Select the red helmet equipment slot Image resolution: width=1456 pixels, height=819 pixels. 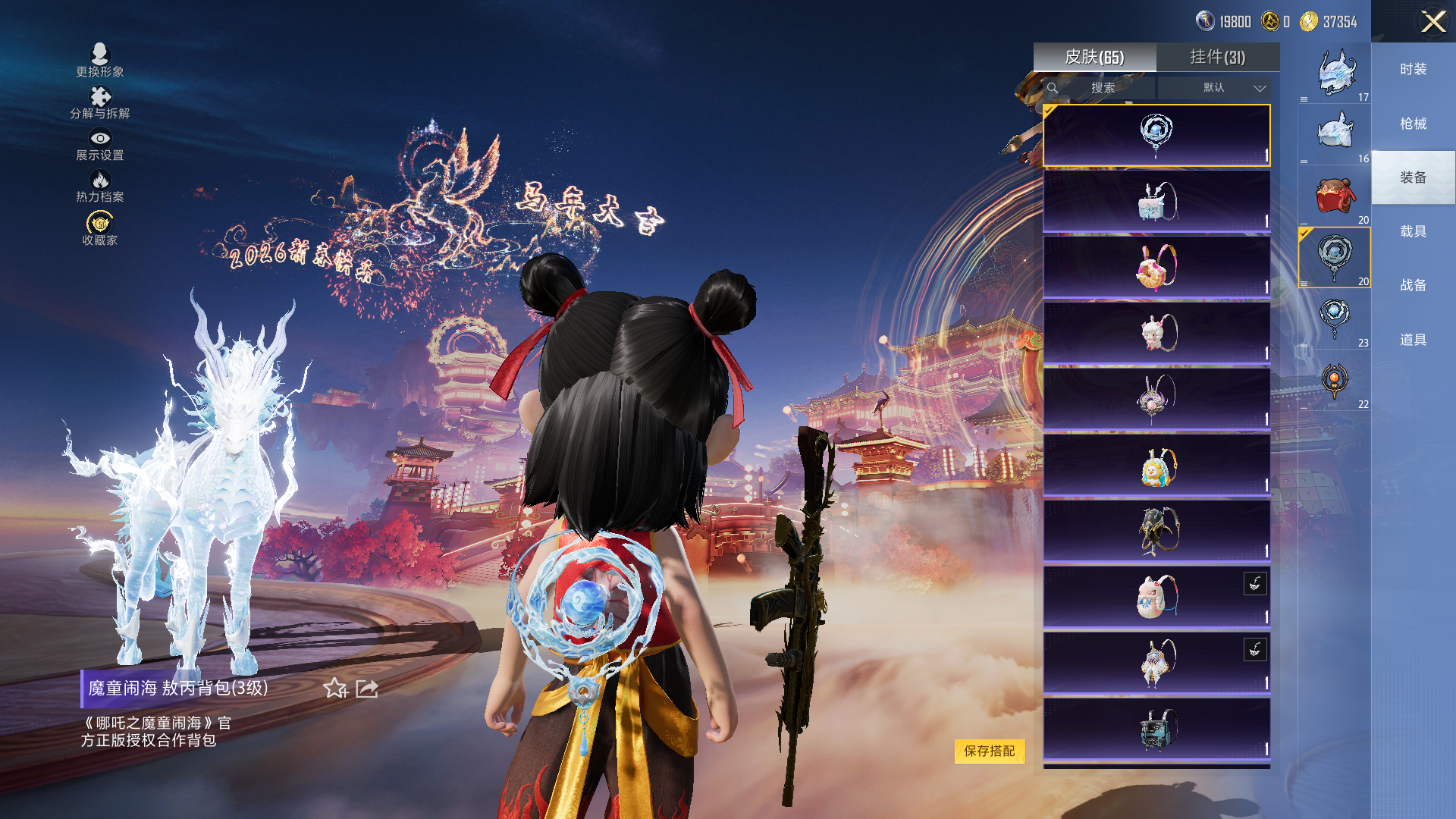click(x=1334, y=196)
